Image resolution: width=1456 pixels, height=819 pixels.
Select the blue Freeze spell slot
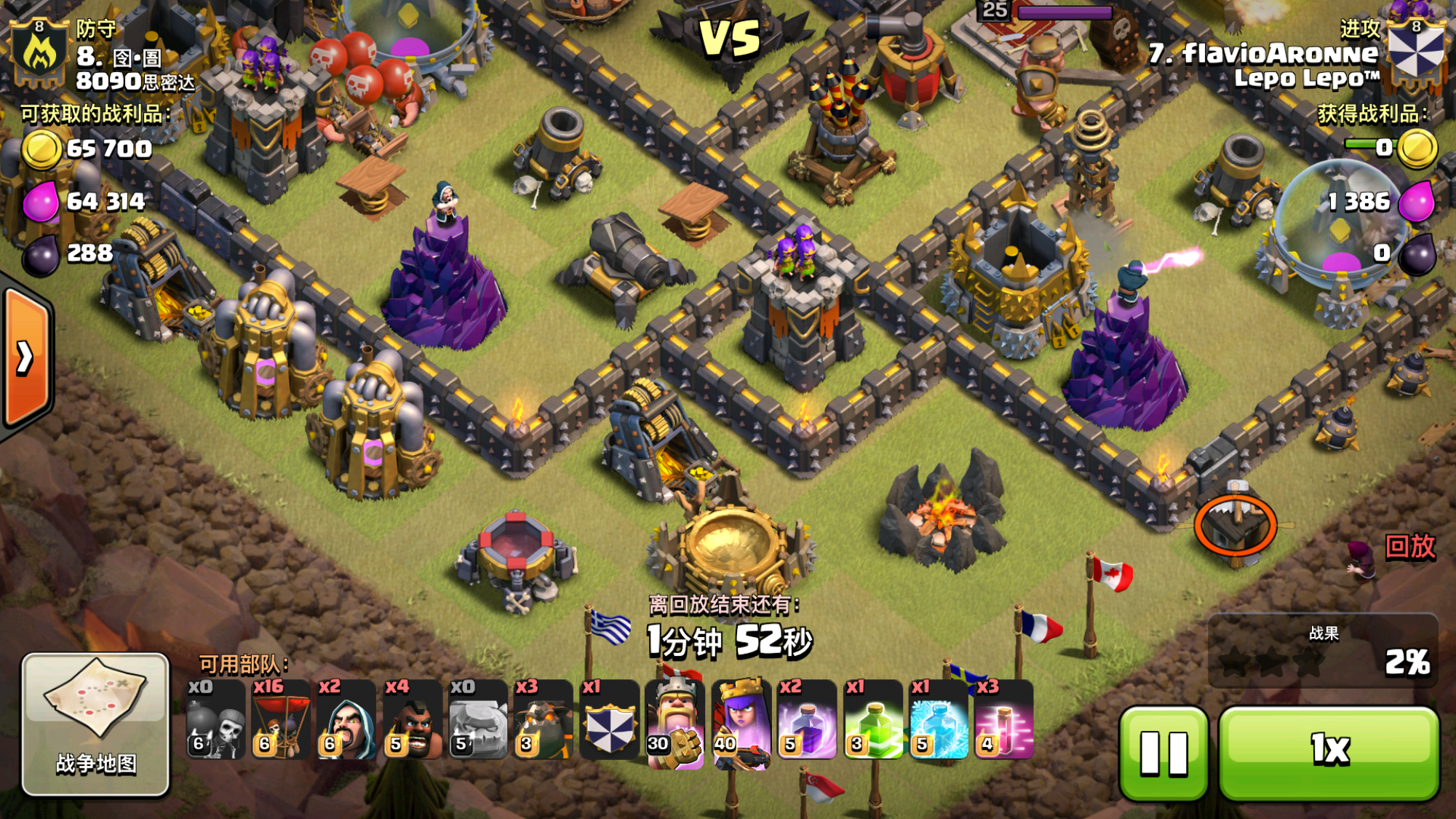click(938, 719)
